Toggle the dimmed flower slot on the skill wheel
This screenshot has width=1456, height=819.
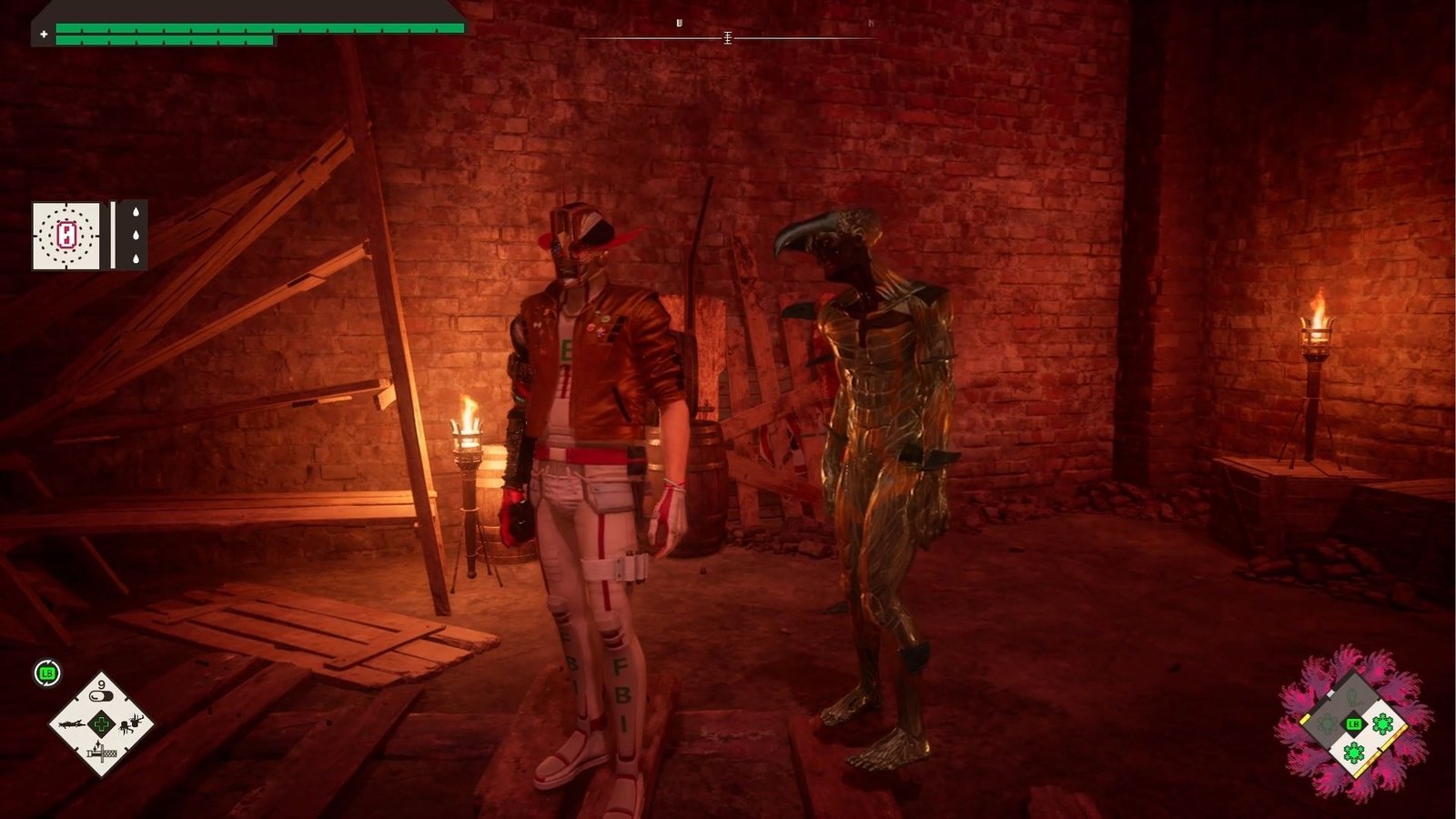tap(1326, 724)
